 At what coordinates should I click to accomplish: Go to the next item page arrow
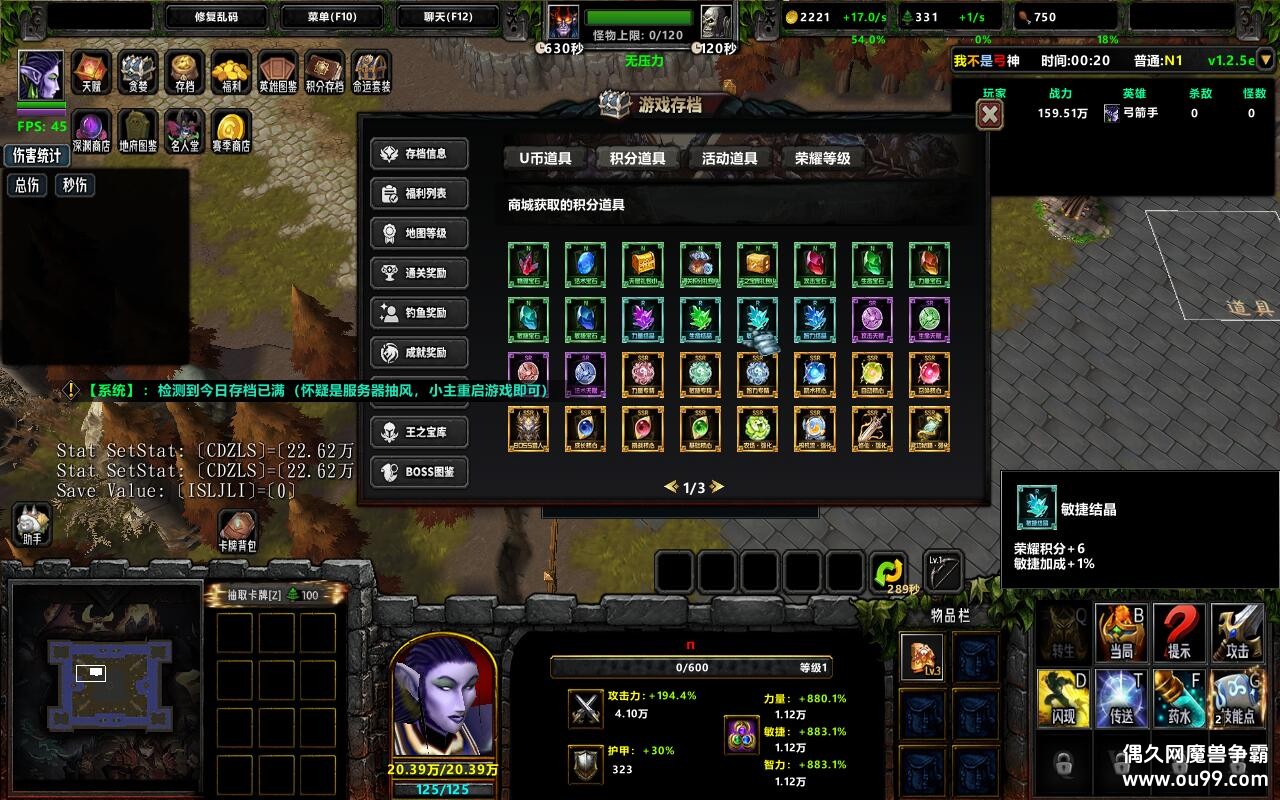click(x=716, y=488)
